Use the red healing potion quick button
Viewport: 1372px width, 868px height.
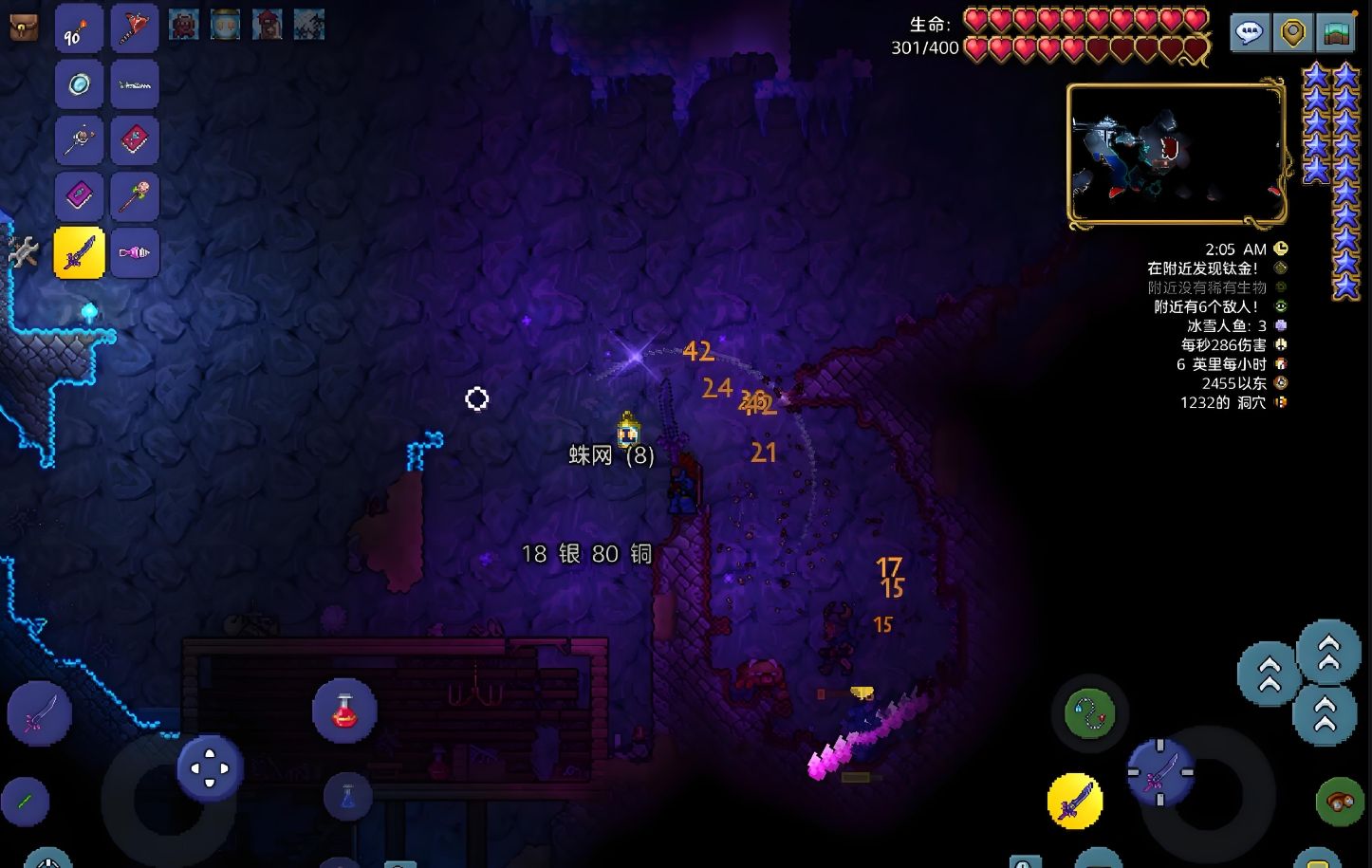(344, 711)
